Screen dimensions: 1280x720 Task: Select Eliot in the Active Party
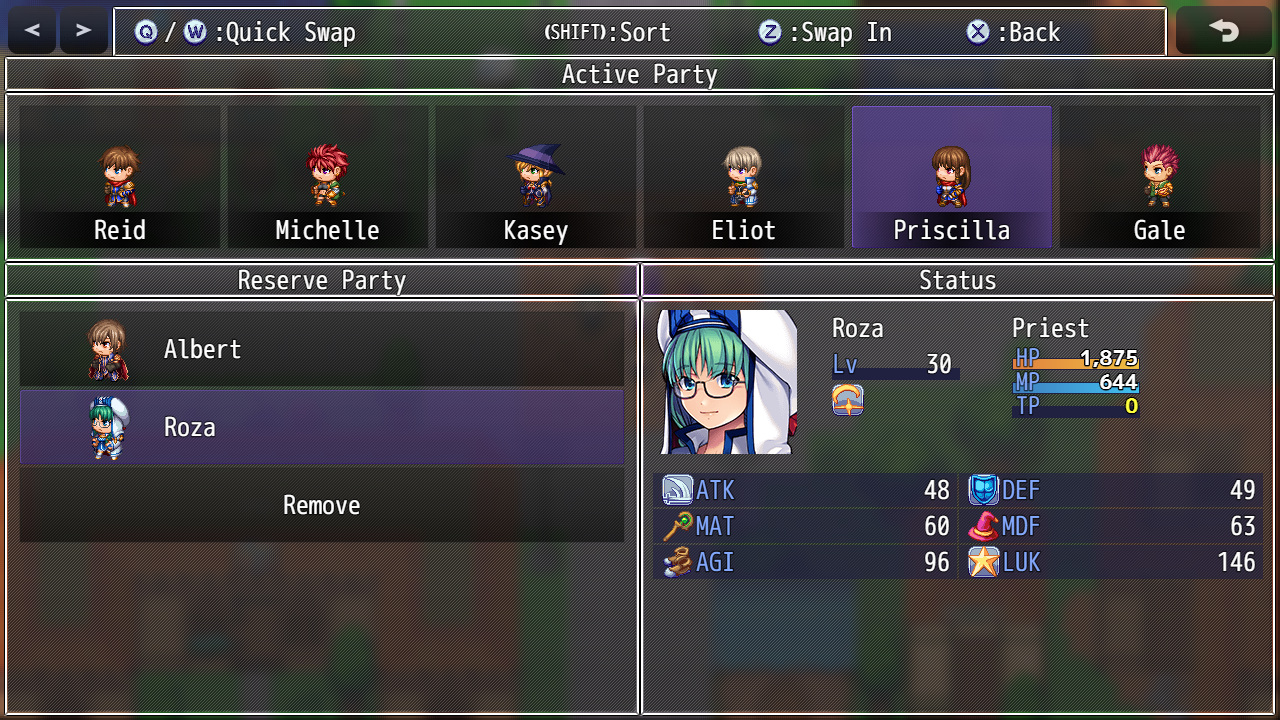tap(744, 178)
